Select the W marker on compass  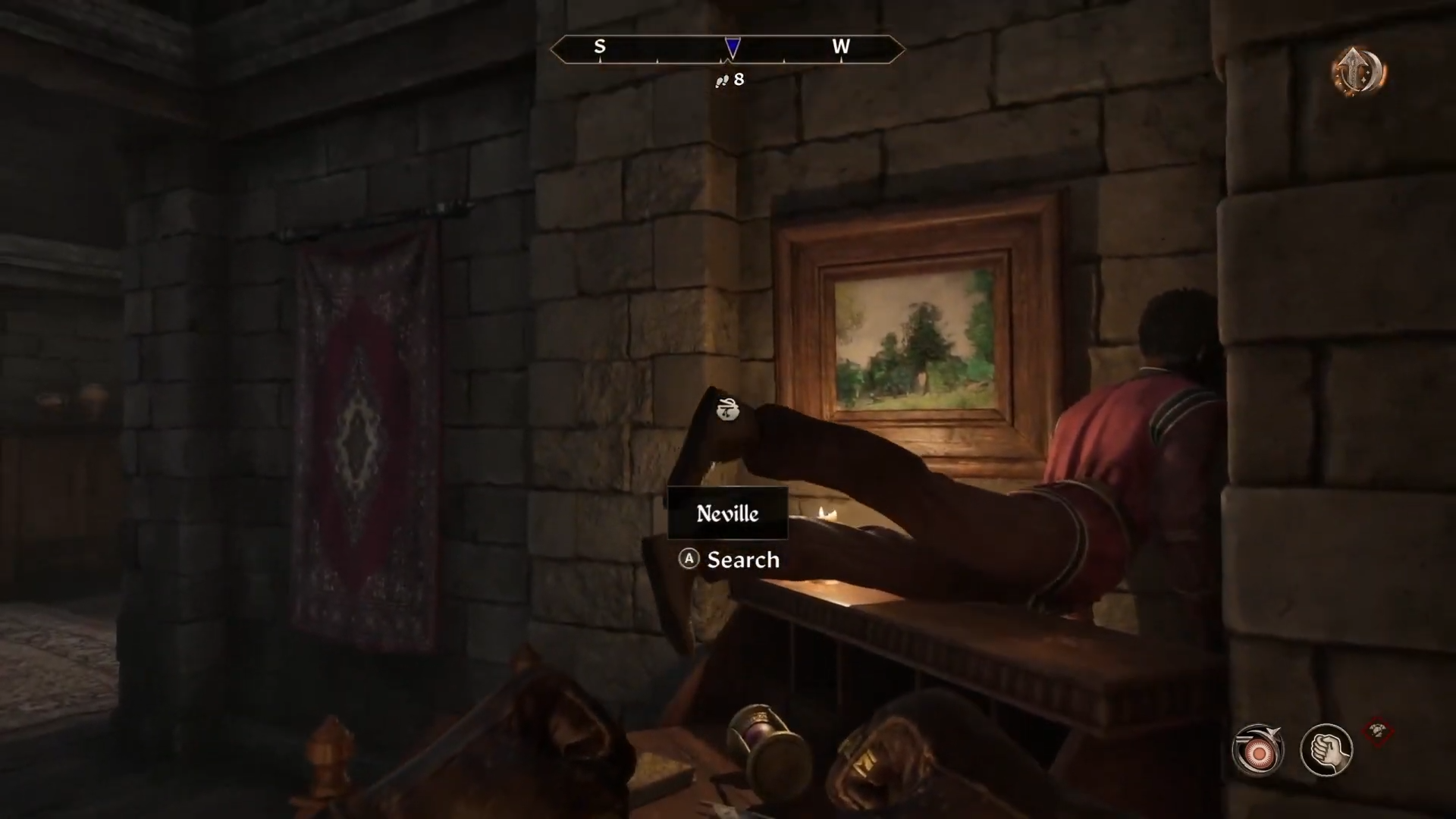pyautogui.click(x=841, y=46)
